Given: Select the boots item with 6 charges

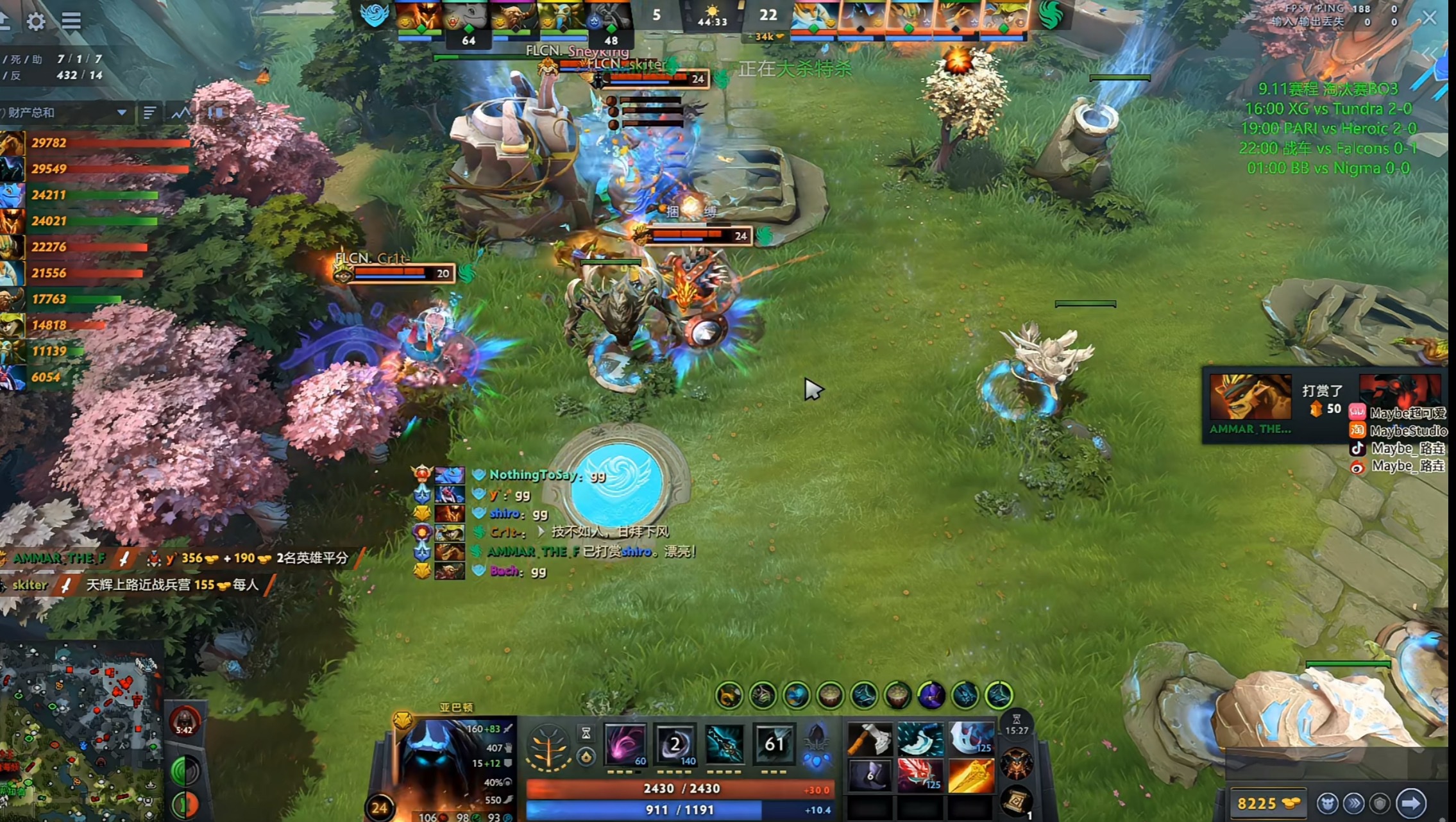Looking at the screenshot, I should 869,776.
